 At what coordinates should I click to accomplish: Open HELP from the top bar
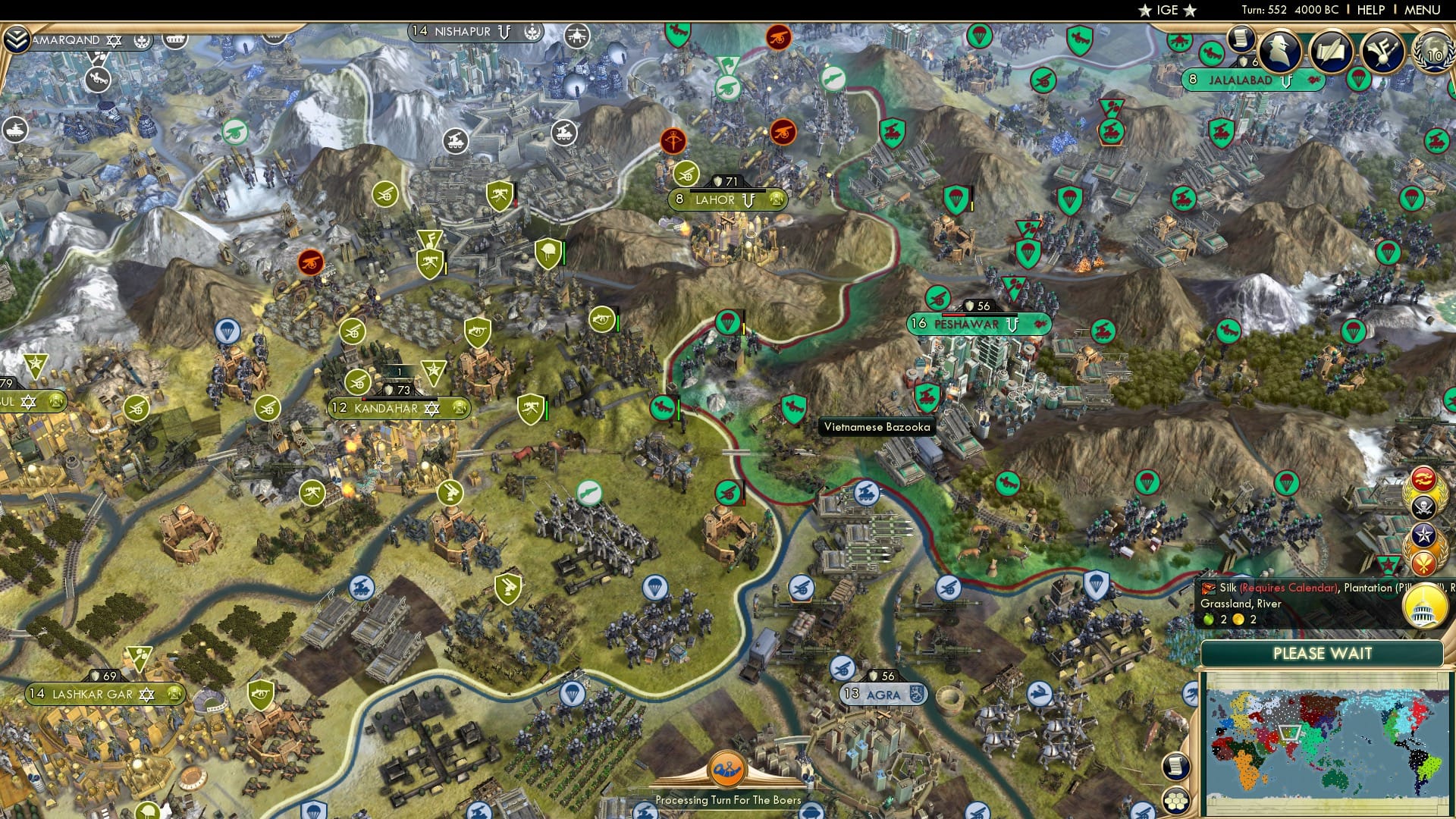1371,10
